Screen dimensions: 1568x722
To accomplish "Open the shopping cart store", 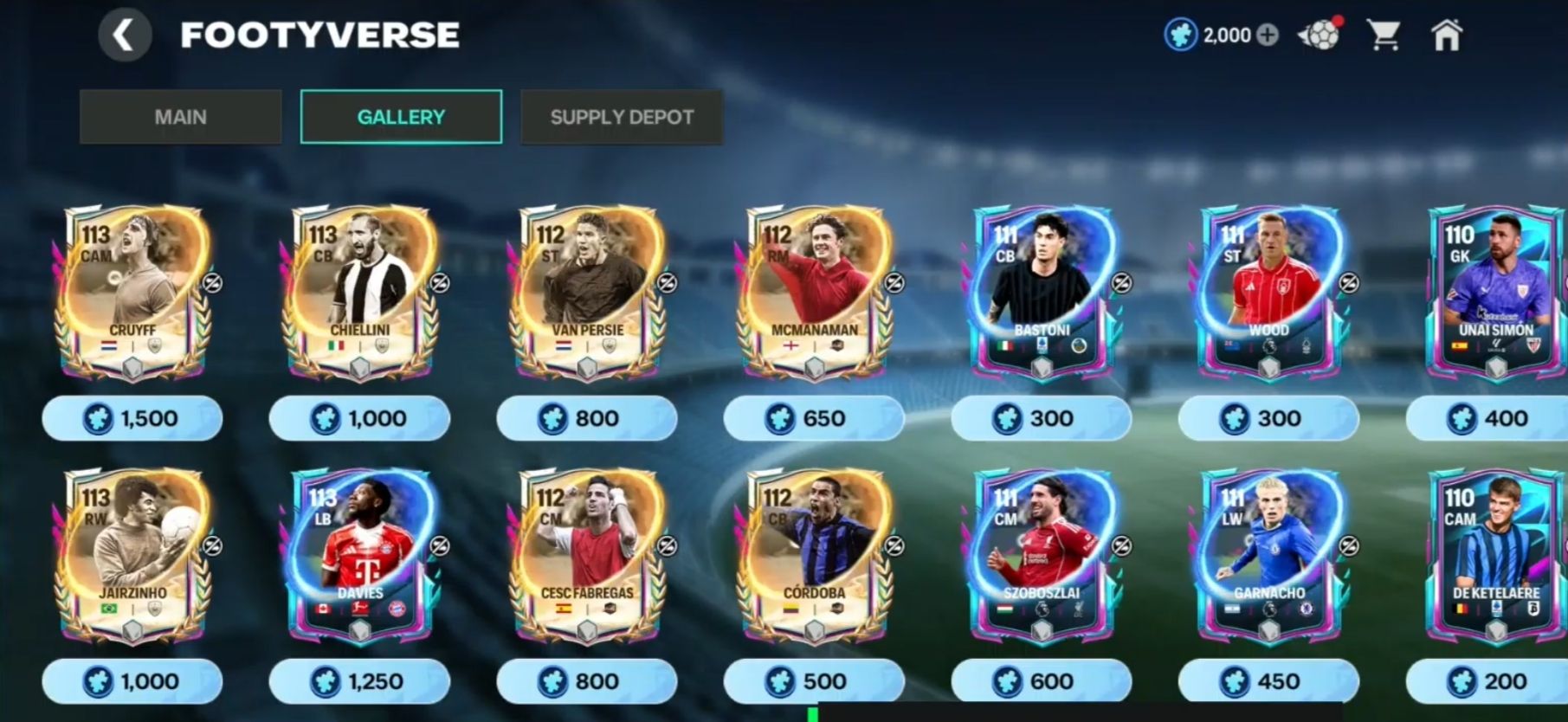I will click(x=1383, y=35).
